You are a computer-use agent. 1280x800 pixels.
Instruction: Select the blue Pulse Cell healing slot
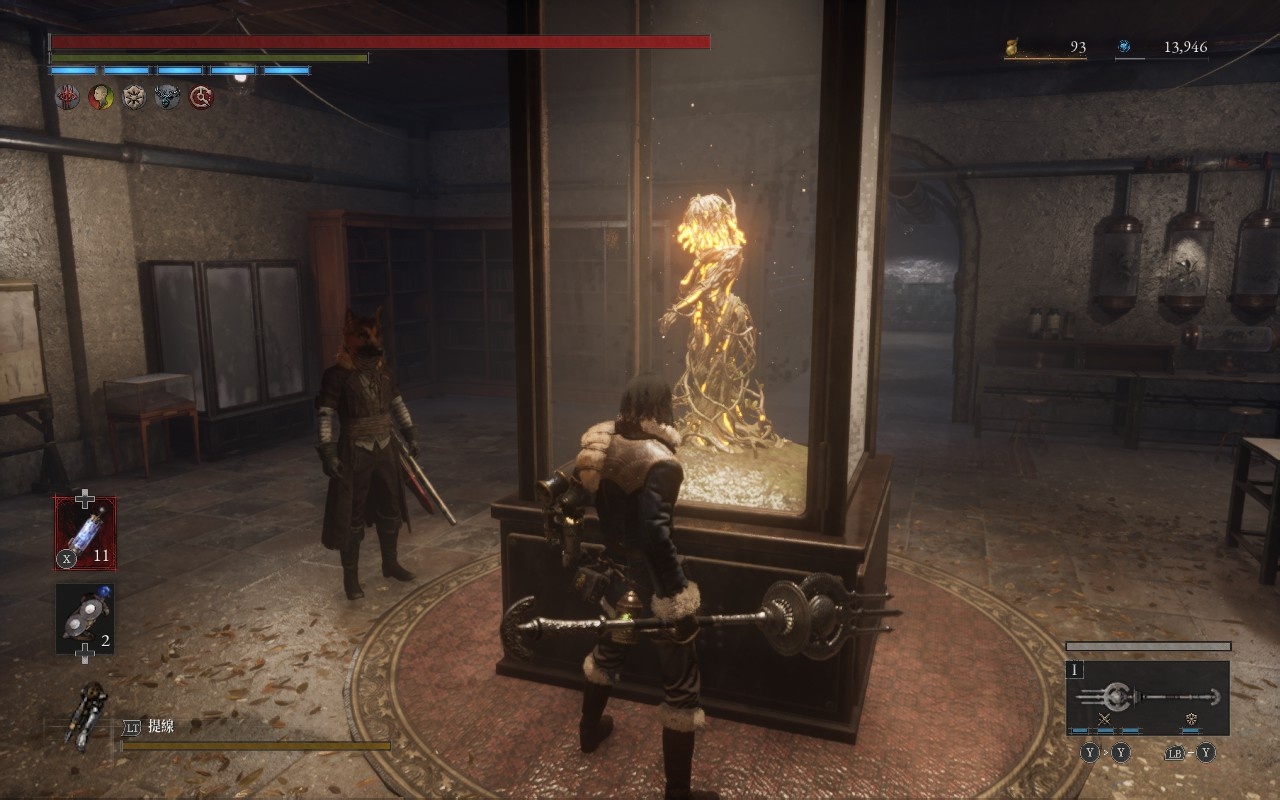coord(85,533)
